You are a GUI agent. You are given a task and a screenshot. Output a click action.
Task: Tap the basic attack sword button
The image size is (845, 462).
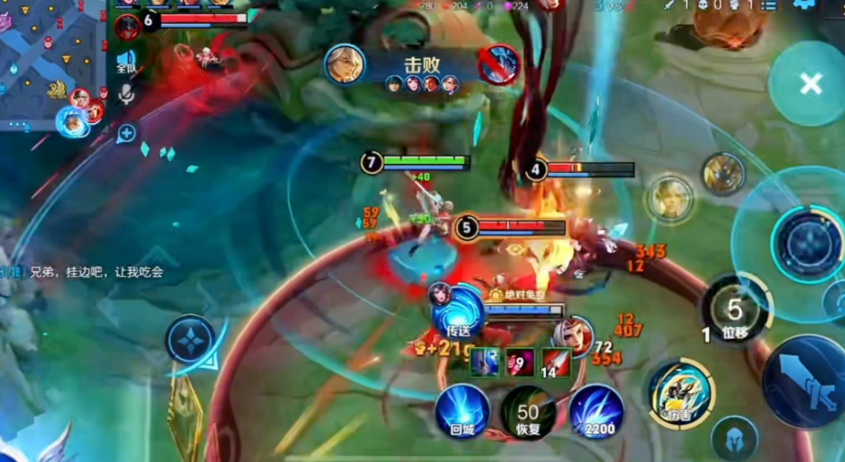tap(806, 380)
